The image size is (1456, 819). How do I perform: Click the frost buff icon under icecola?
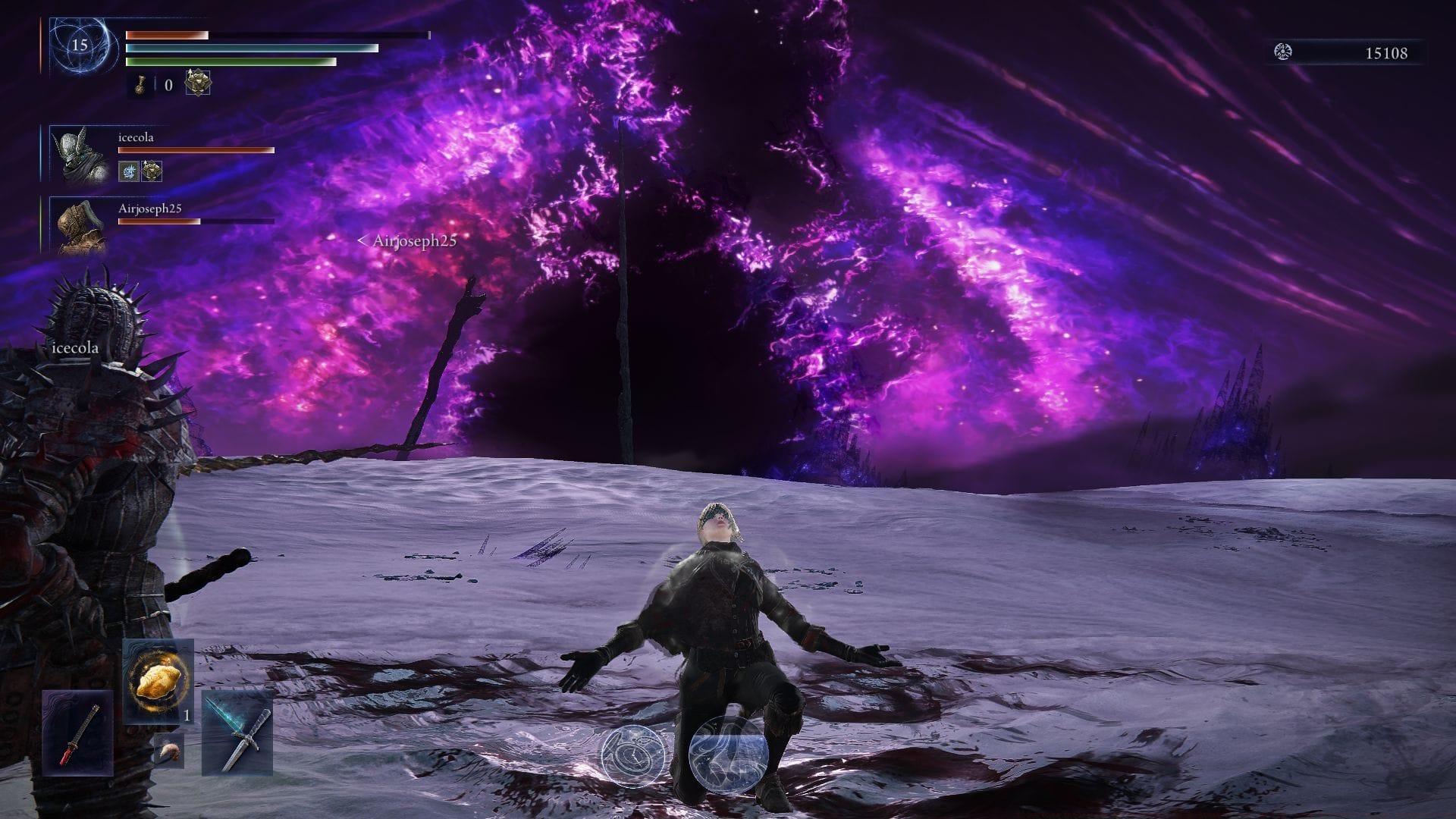[130, 171]
